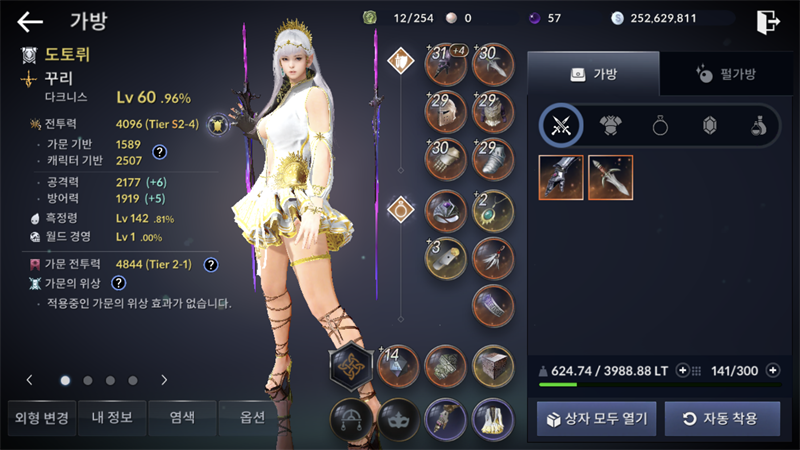Select the 가방 tab
Image resolution: width=800 pixels, height=450 pixels.
(593, 74)
